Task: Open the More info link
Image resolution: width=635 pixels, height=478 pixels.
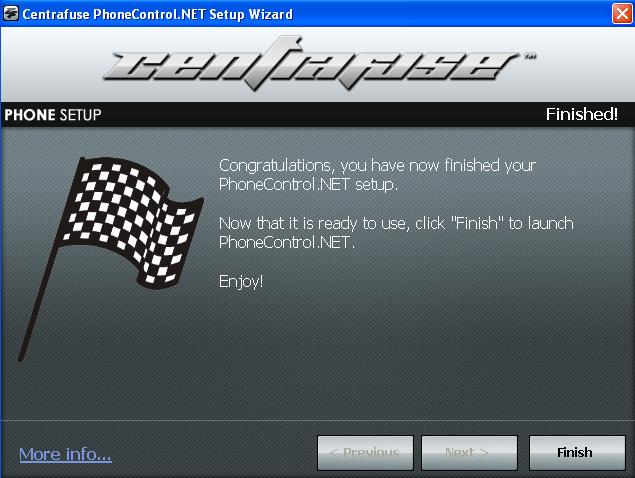Action: 65,454
